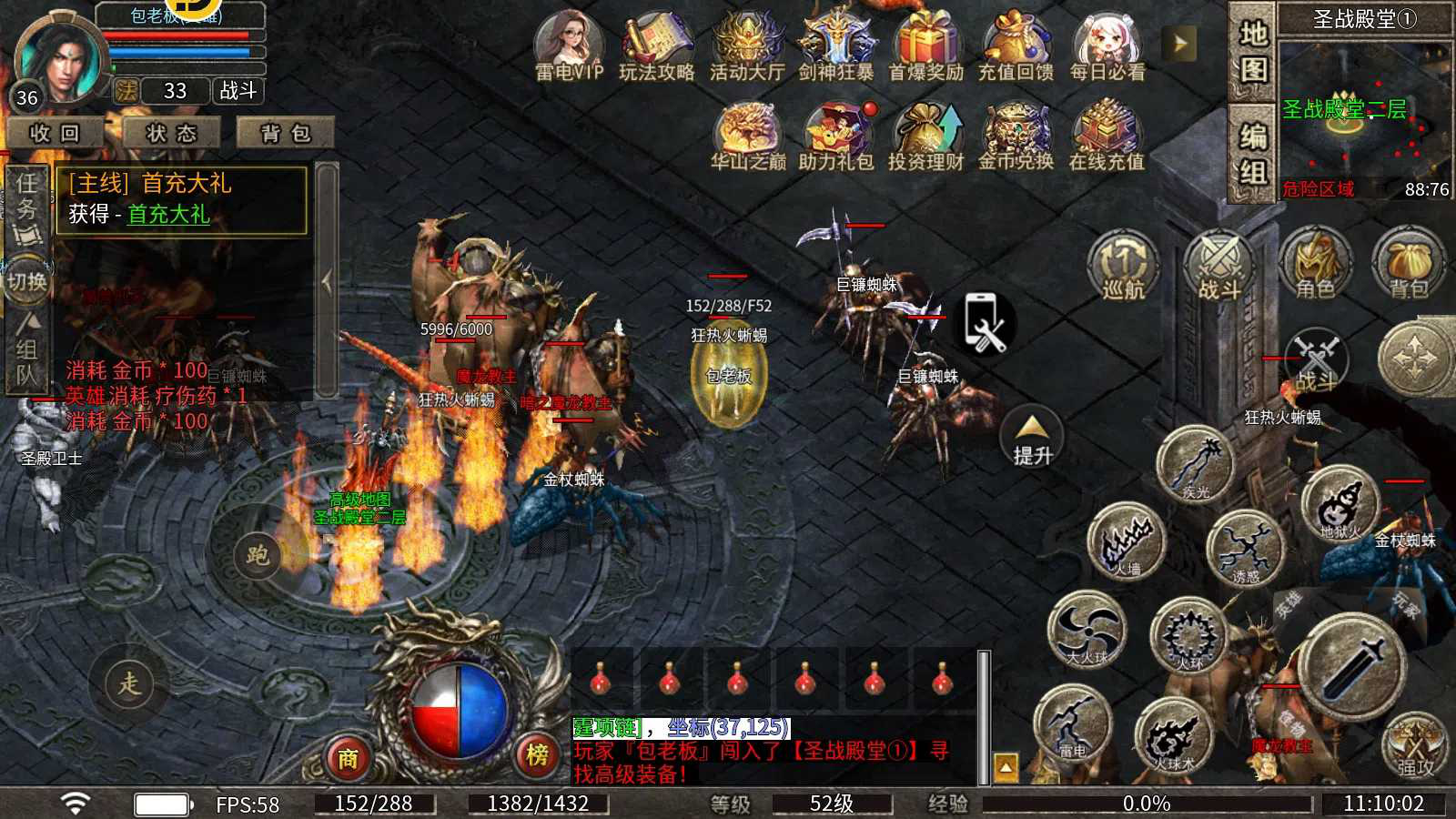The height and width of the screenshot is (819, 1456).
Task: Open the 在线充值 recharge icon
Action: pyautogui.click(x=1106, y=136)
